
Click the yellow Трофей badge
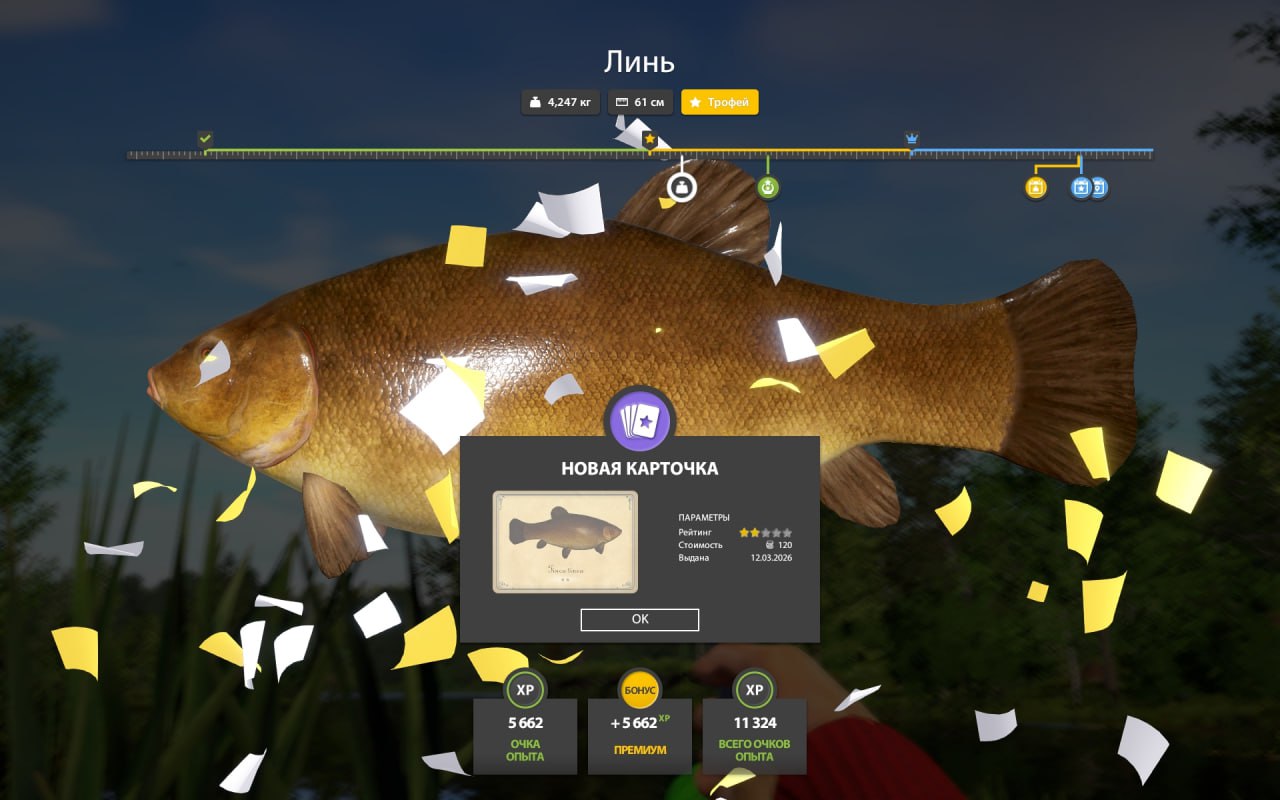720,102
